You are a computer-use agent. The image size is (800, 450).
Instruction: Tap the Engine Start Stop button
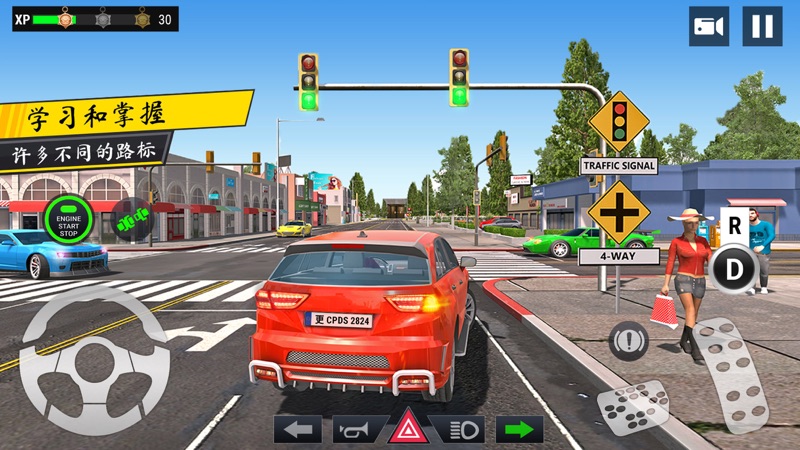[68, 215]
